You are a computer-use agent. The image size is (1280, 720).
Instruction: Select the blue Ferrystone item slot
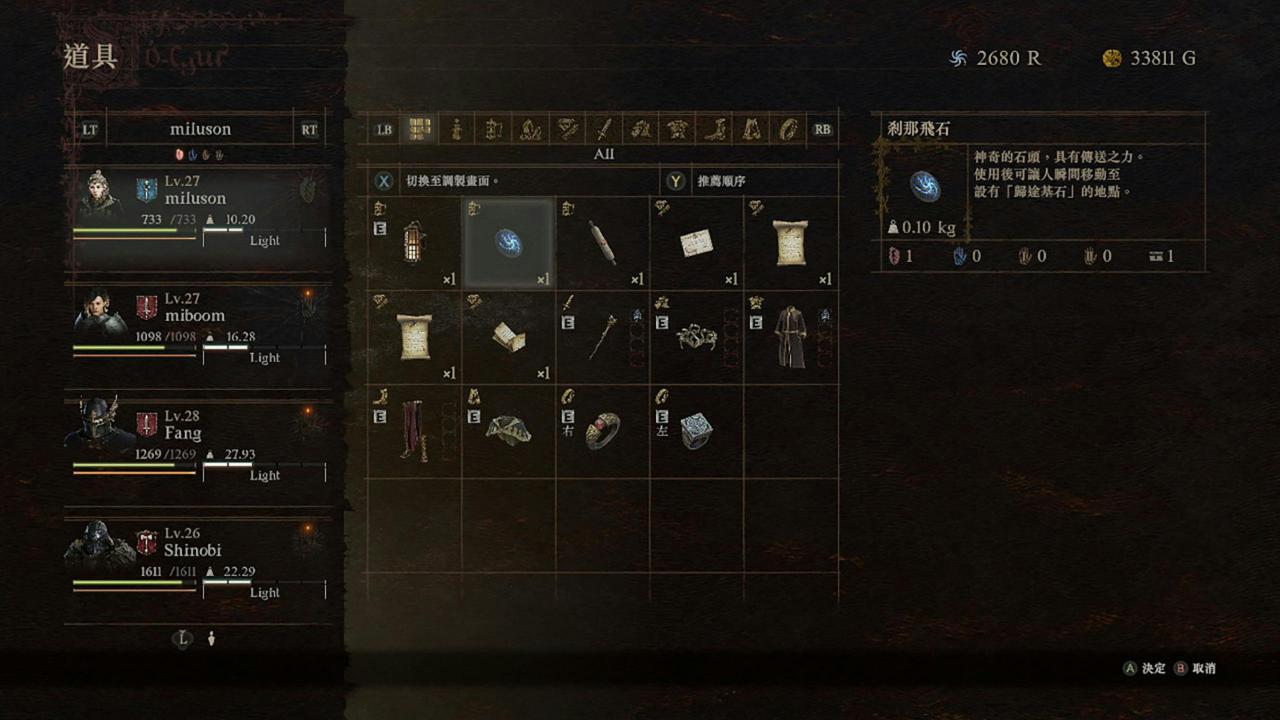coord(508,243)
